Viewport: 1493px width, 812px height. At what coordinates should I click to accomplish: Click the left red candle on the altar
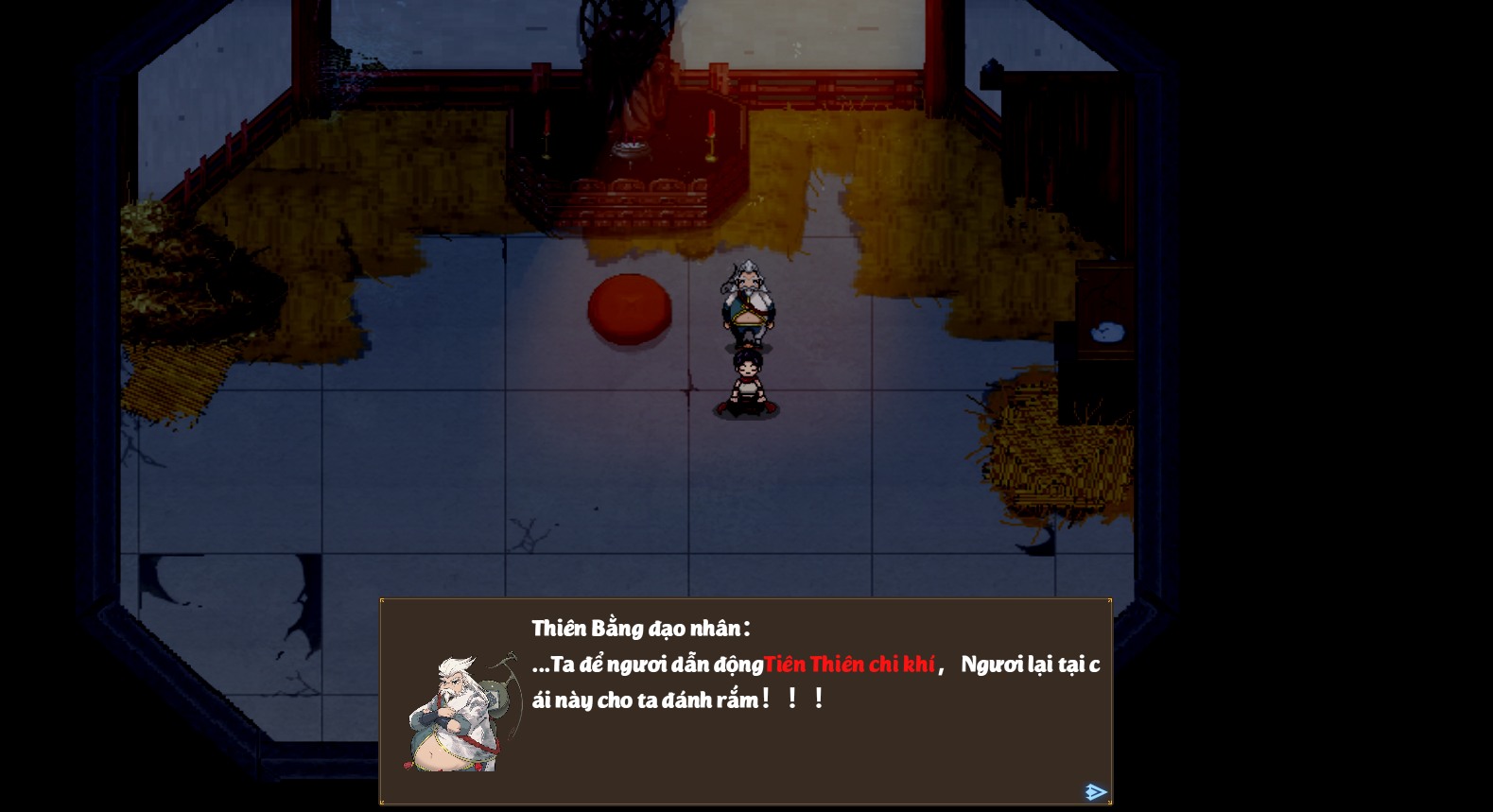click(x=548, y=132)
